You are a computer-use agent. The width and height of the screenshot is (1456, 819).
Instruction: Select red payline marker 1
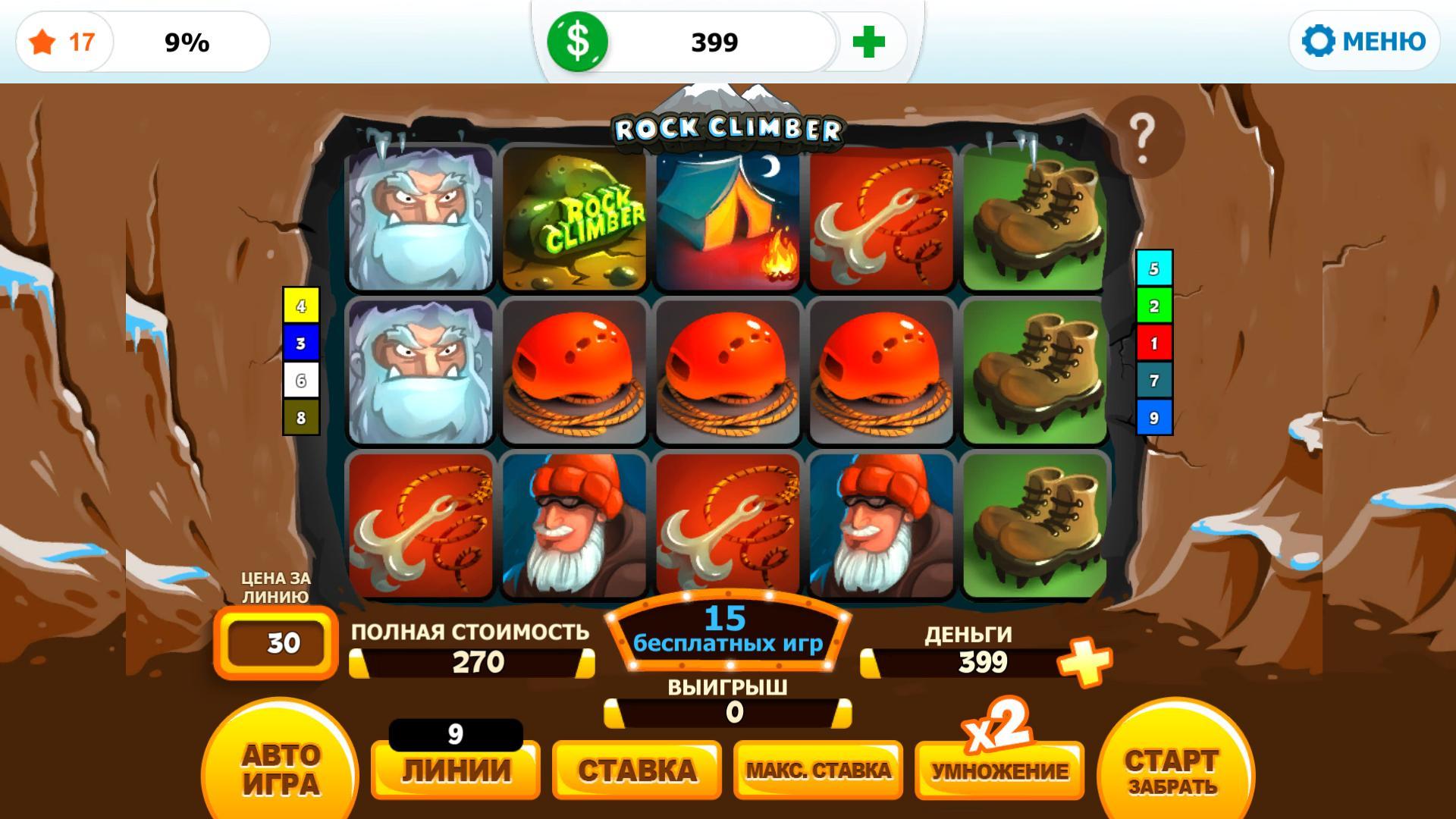point(1153,343)
